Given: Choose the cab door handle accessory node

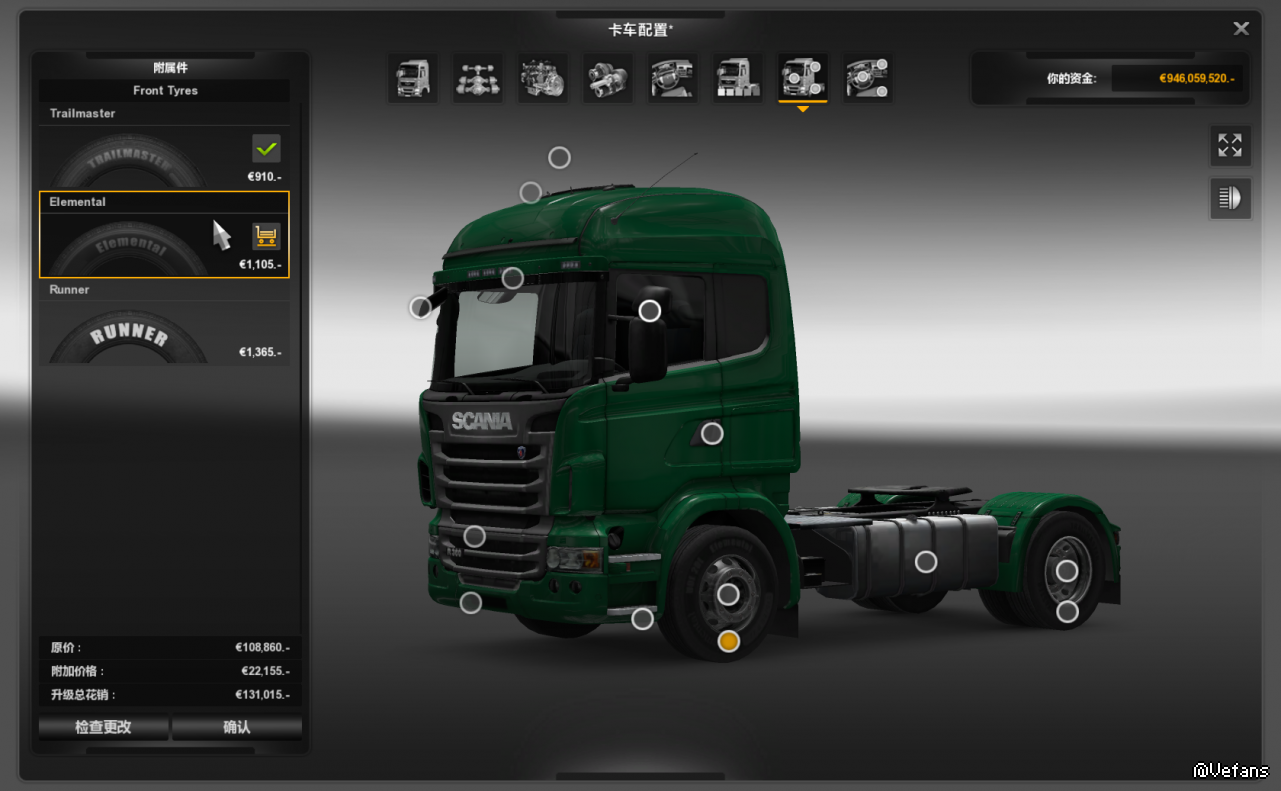Looking at the screenshot, I should click(x=712, y=433).
